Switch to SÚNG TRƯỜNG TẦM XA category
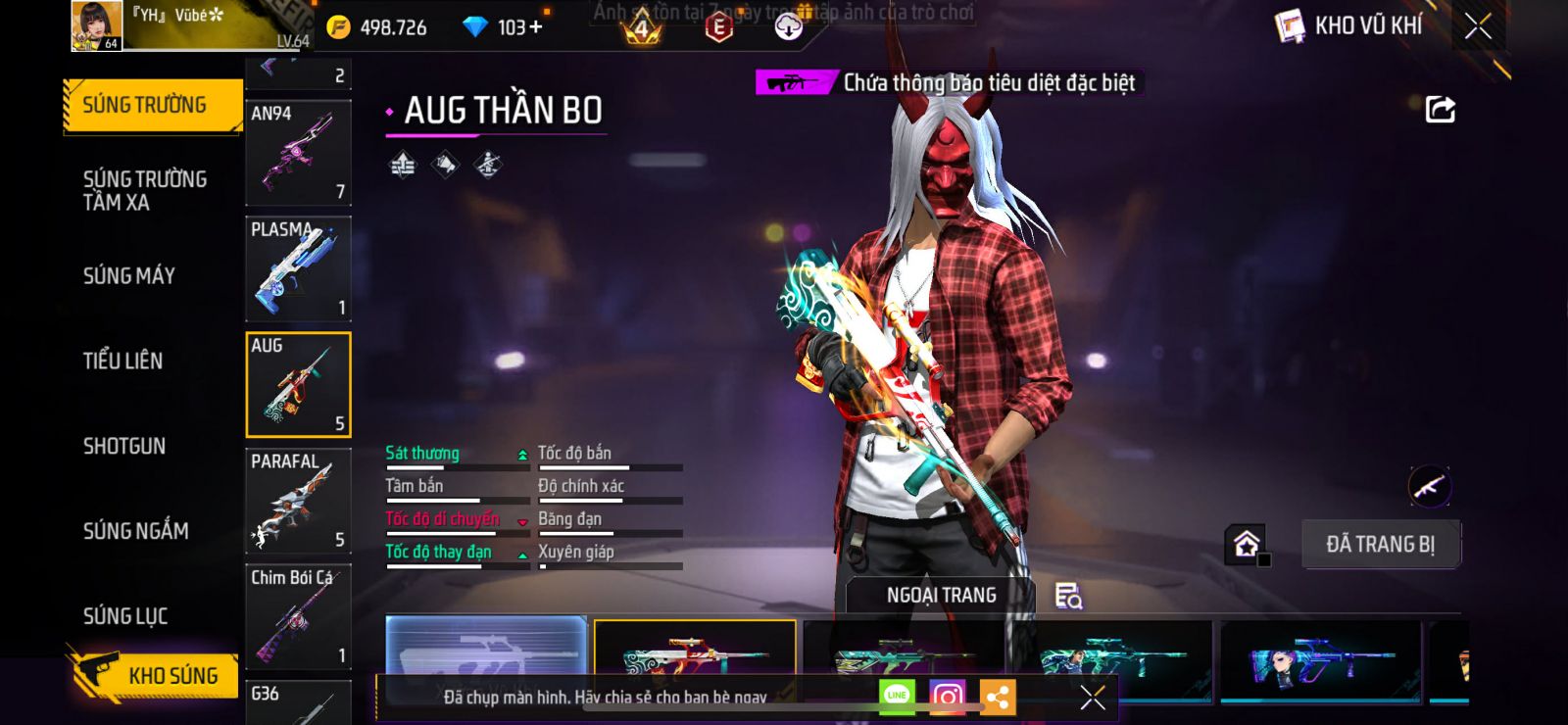 click(144, 190)
